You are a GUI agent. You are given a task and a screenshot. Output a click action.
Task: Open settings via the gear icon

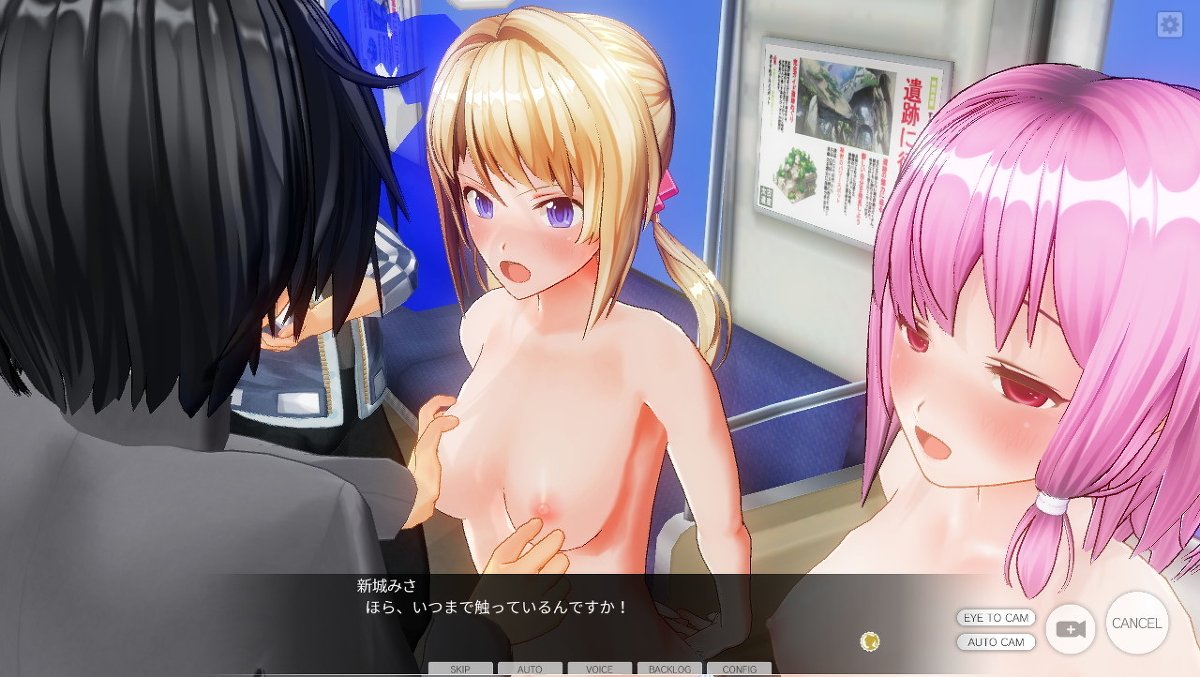1169,25
